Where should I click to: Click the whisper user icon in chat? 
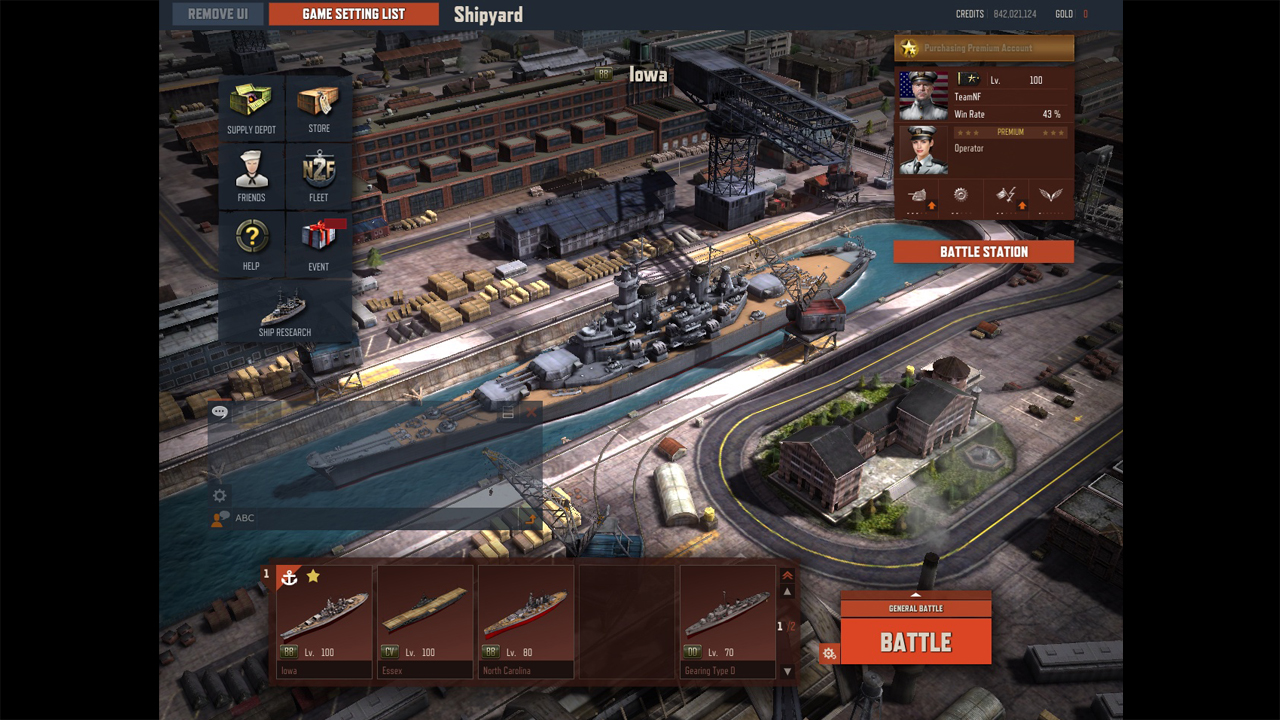(x=216, y=518)
